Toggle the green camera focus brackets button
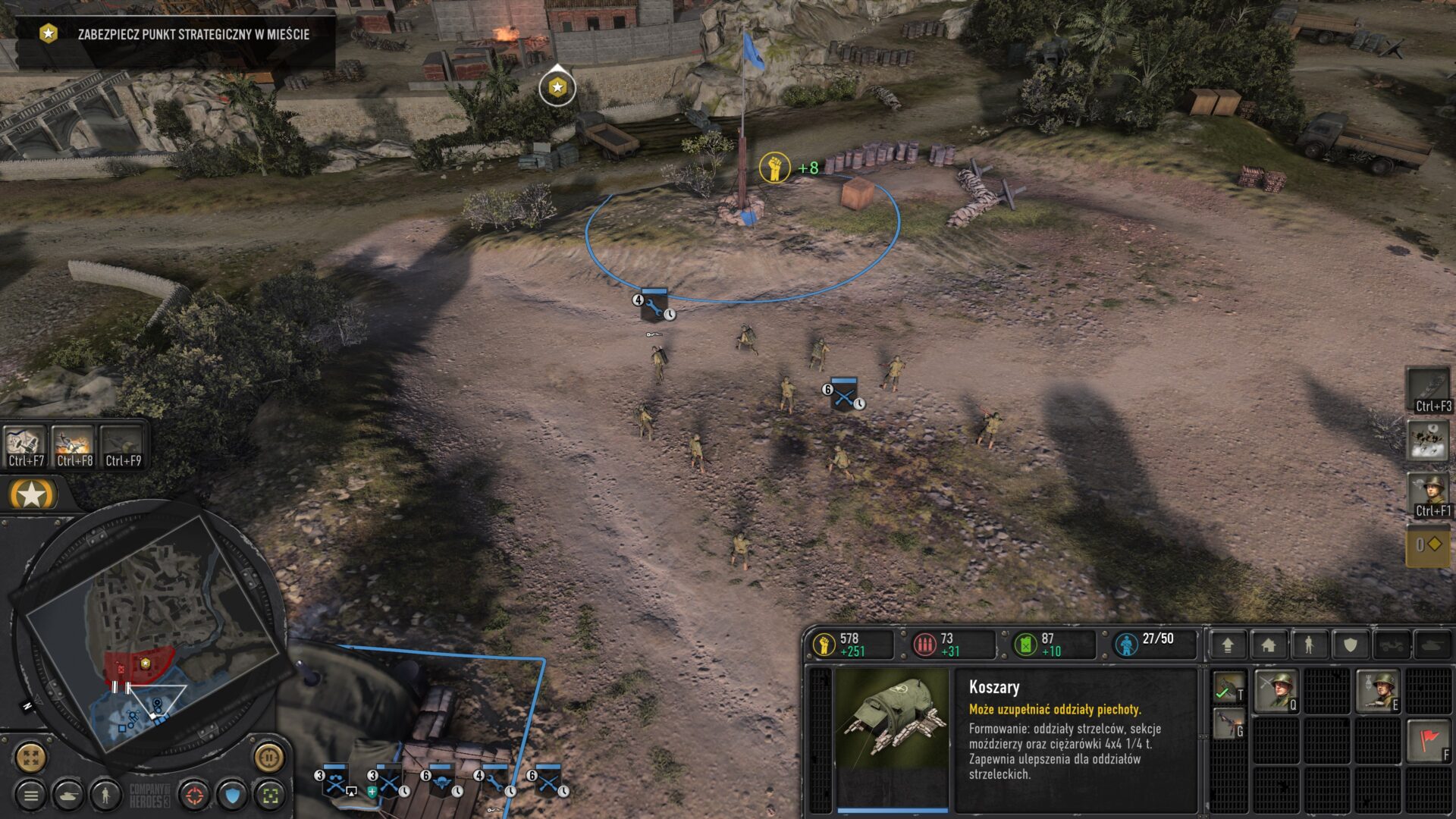The height and width of the screenshot is (819, 1456). coord(268,796)
